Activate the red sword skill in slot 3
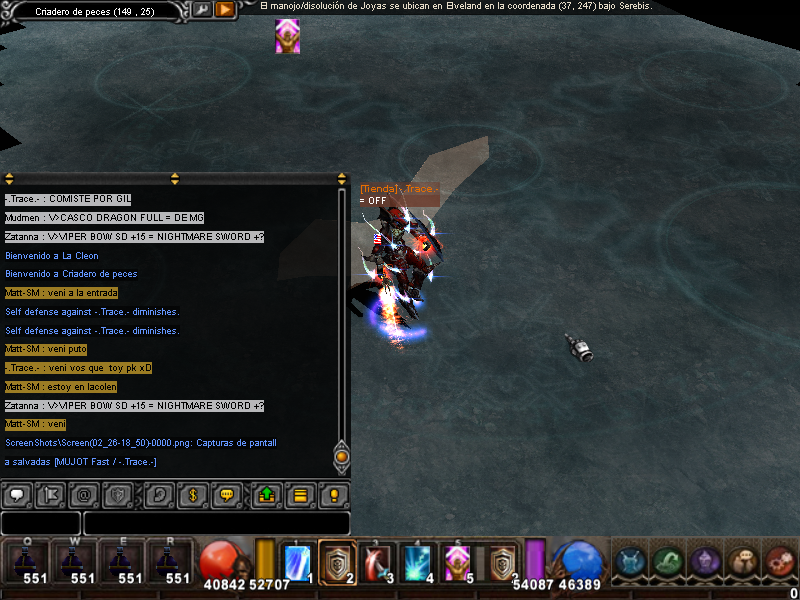800x600 pixels. click(377, 562)
